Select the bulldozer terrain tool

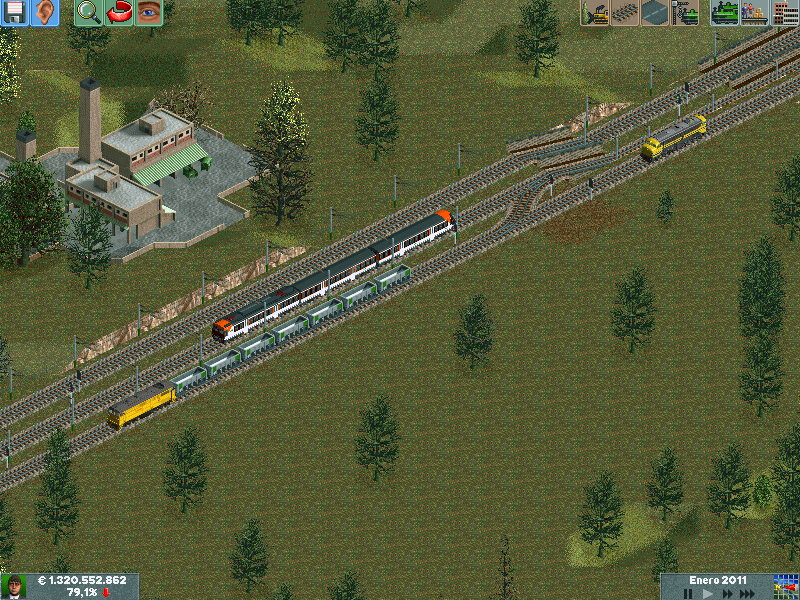595,13
